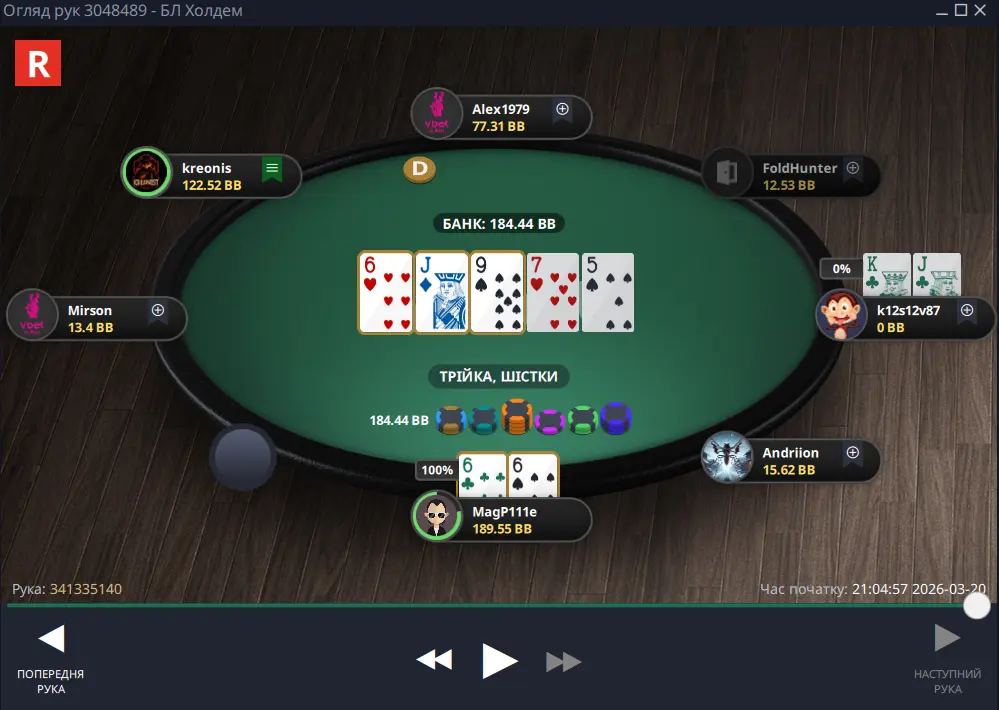Click the empty seat button

243,458
